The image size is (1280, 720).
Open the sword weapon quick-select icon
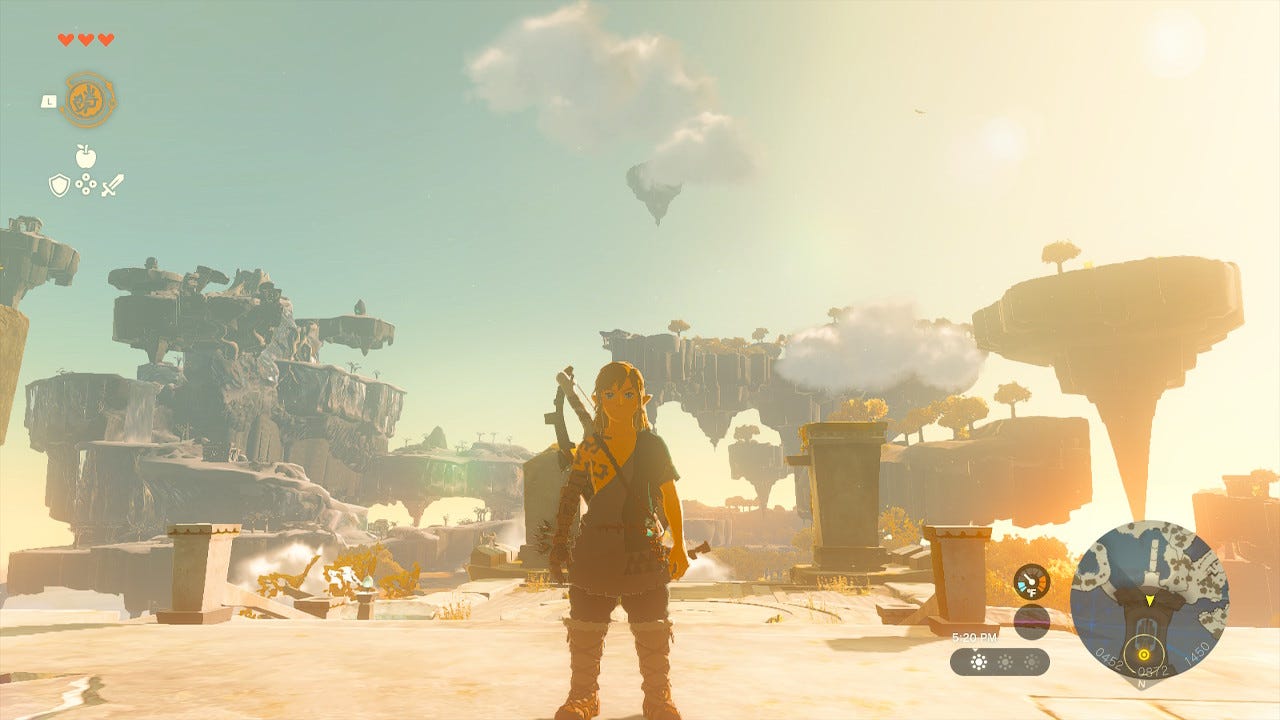pos(112,185)
